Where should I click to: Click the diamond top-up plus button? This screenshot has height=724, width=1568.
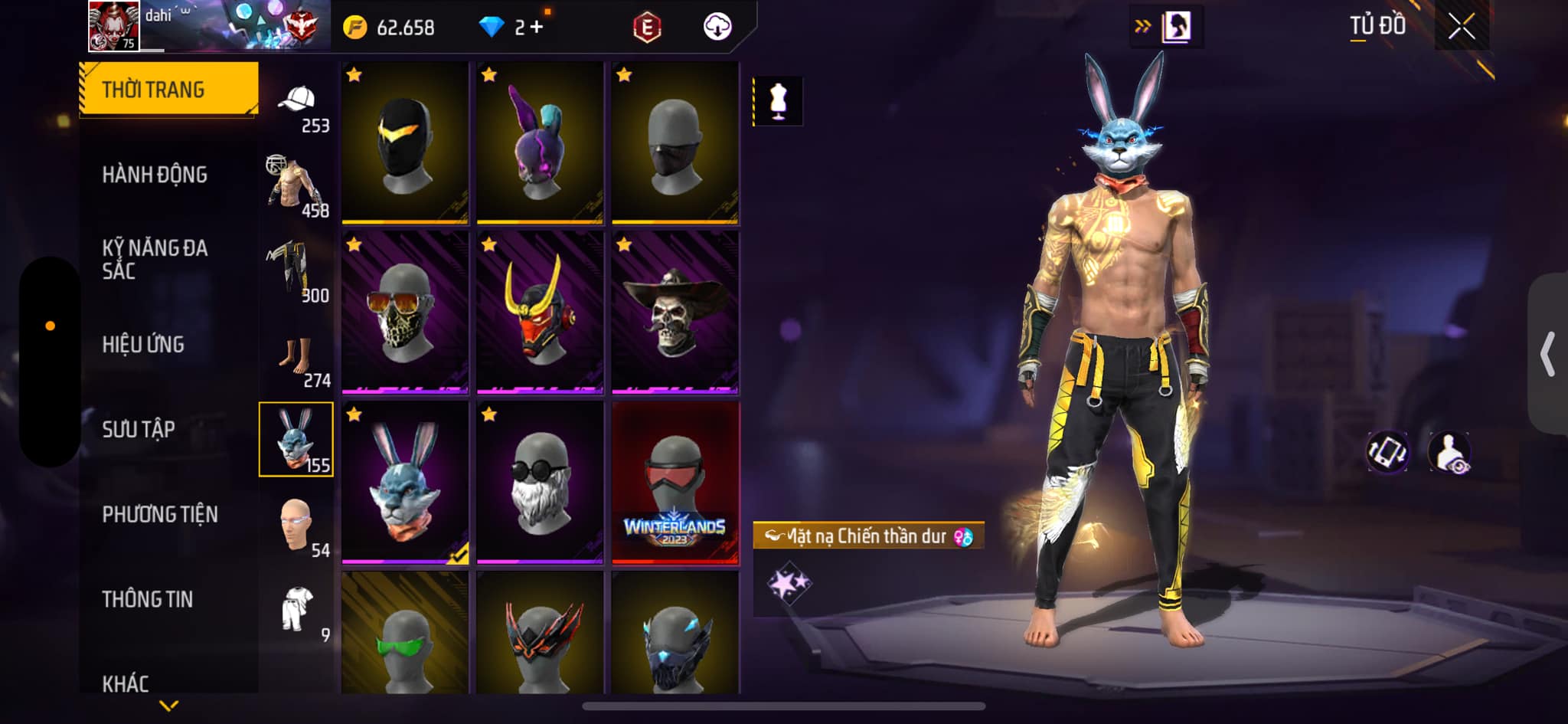click(536, 28)
